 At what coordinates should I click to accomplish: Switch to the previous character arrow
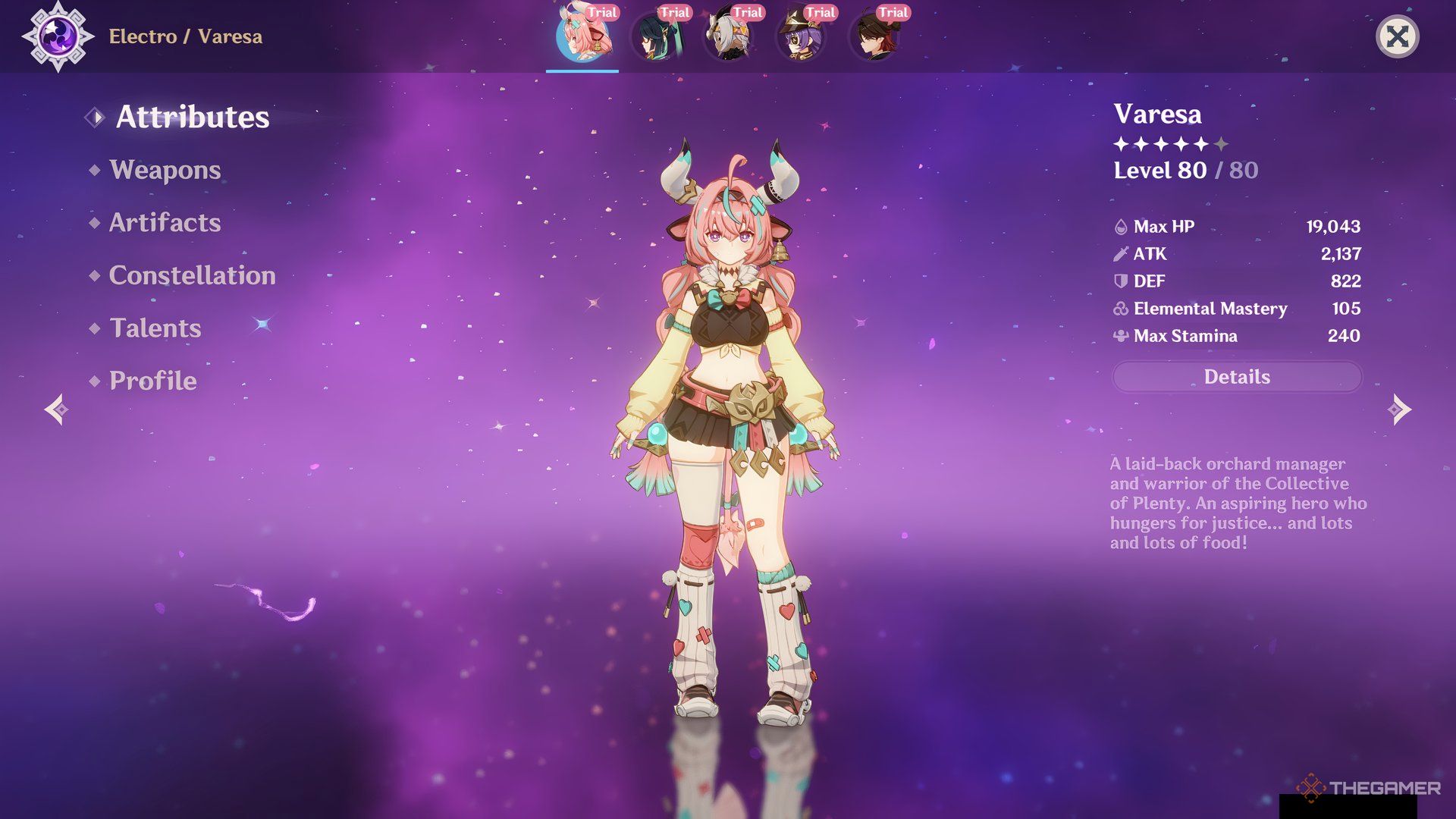click(x=57, y=409)
